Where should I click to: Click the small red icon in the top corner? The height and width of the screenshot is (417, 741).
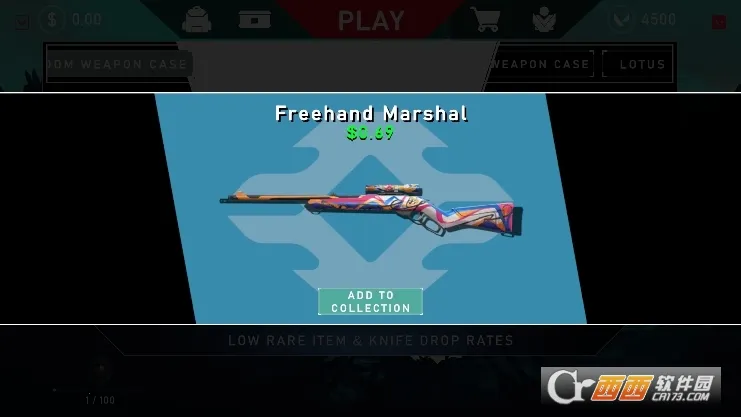click(718, 22)
